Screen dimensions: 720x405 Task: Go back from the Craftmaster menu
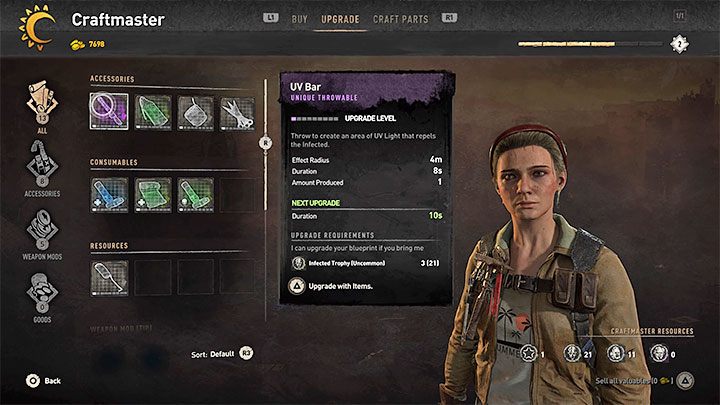pos(44,381)
